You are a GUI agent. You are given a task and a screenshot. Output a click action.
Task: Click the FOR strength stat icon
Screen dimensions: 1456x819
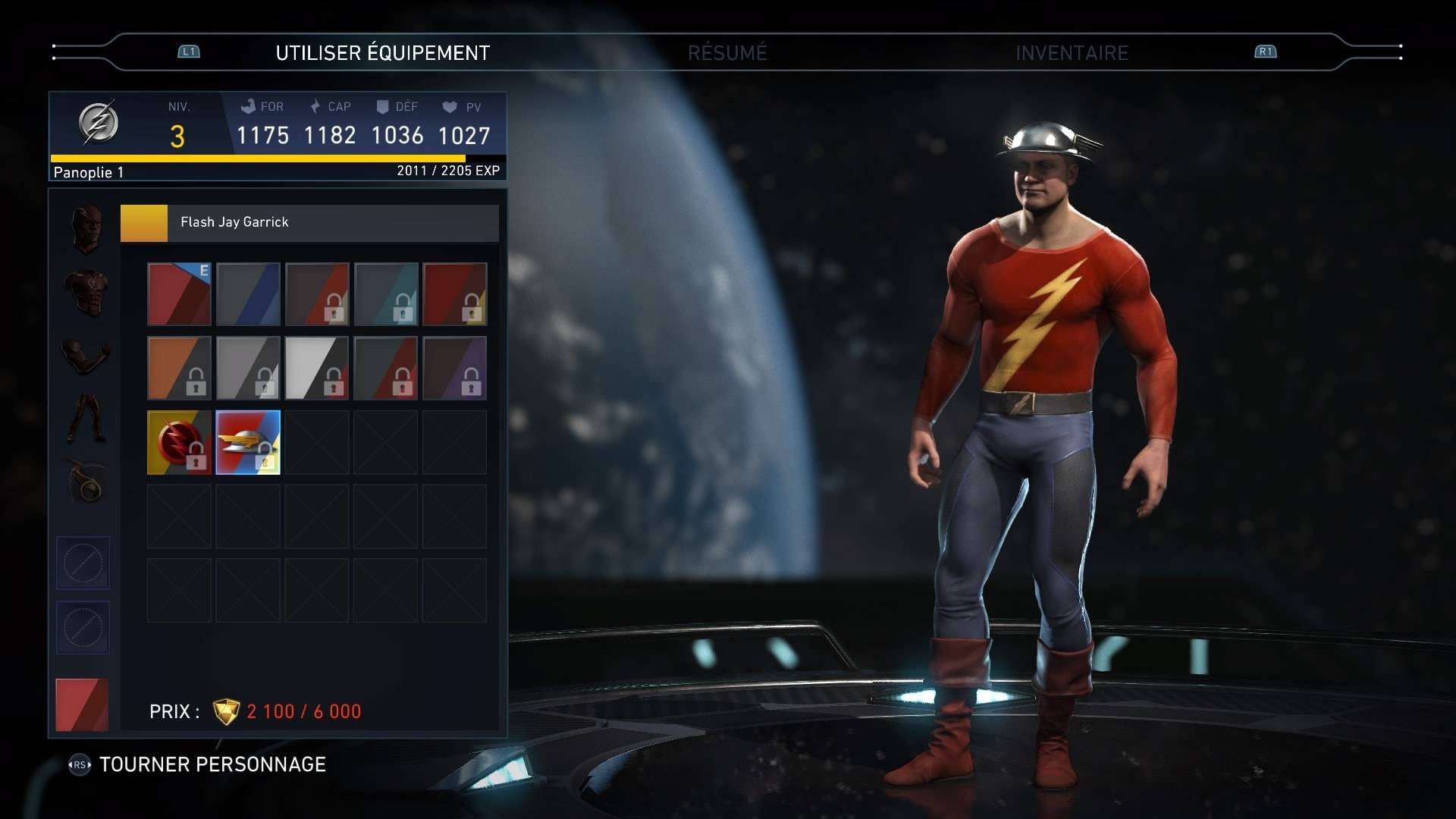coord(250,106)
